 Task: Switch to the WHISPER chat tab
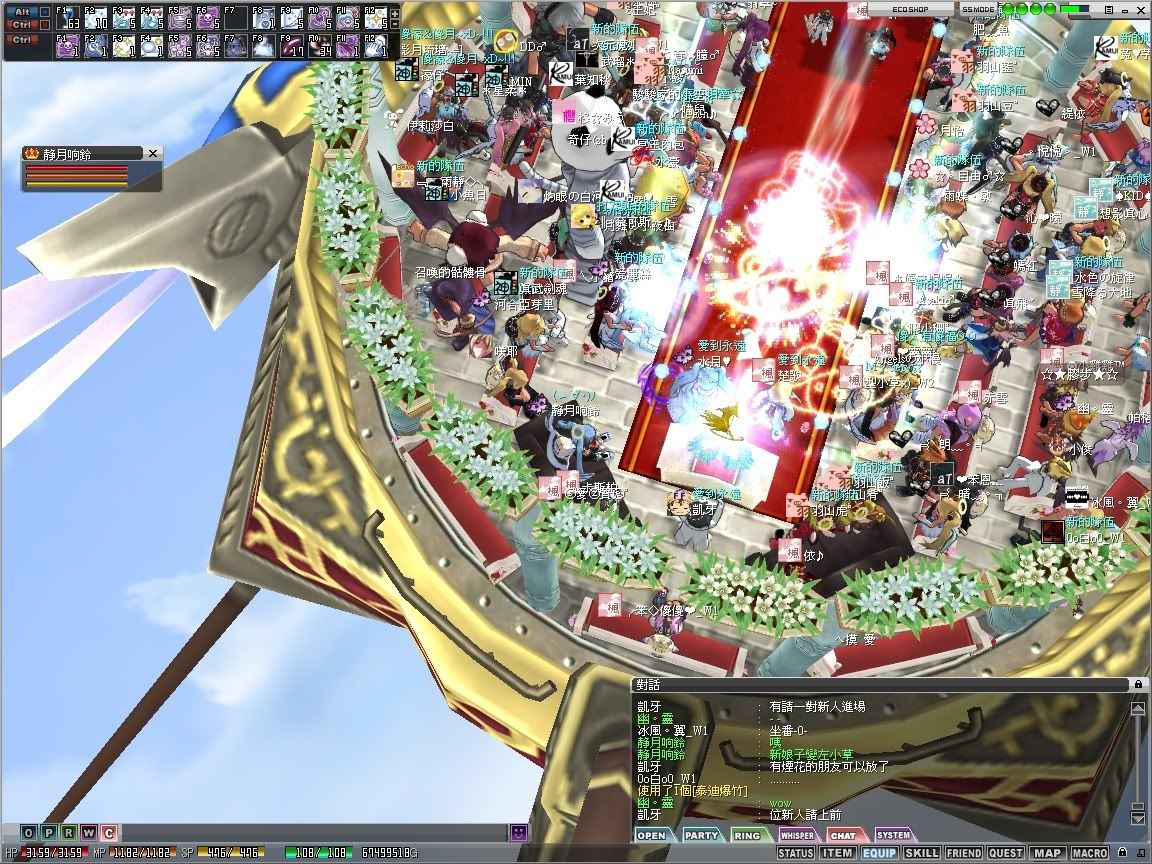797,835
